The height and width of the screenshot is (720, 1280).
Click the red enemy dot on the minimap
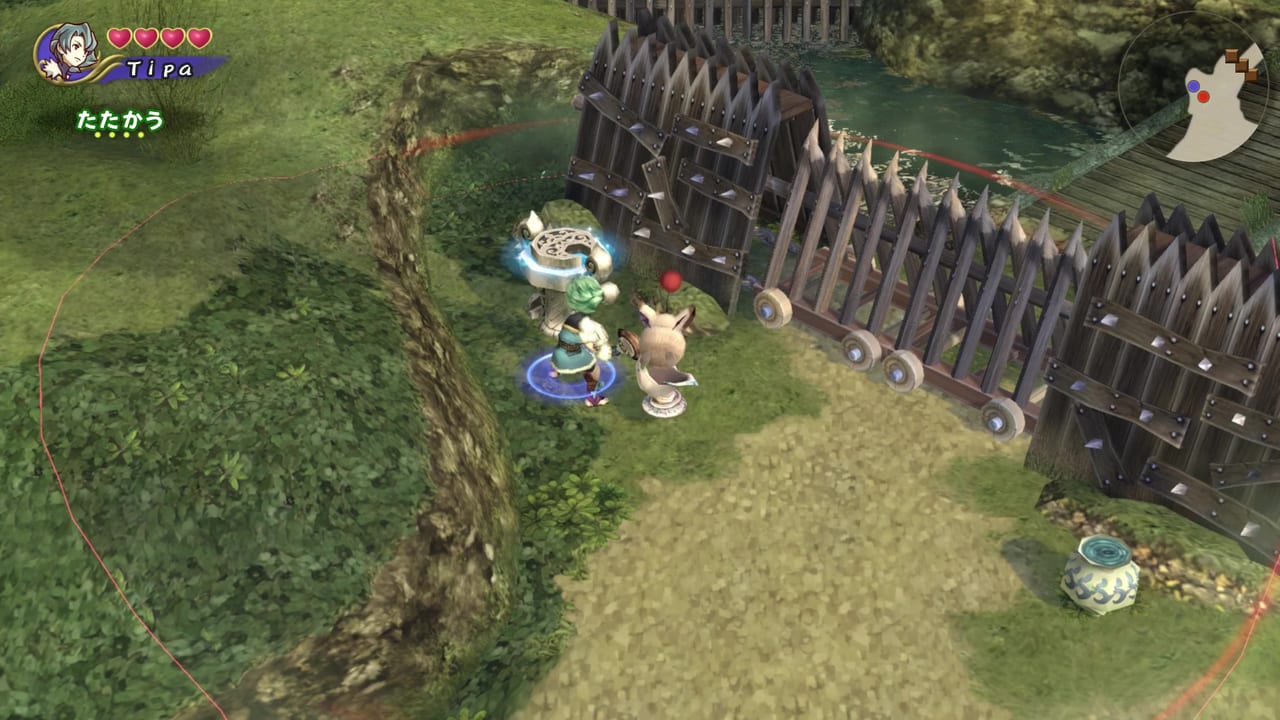click(1203, 97)
